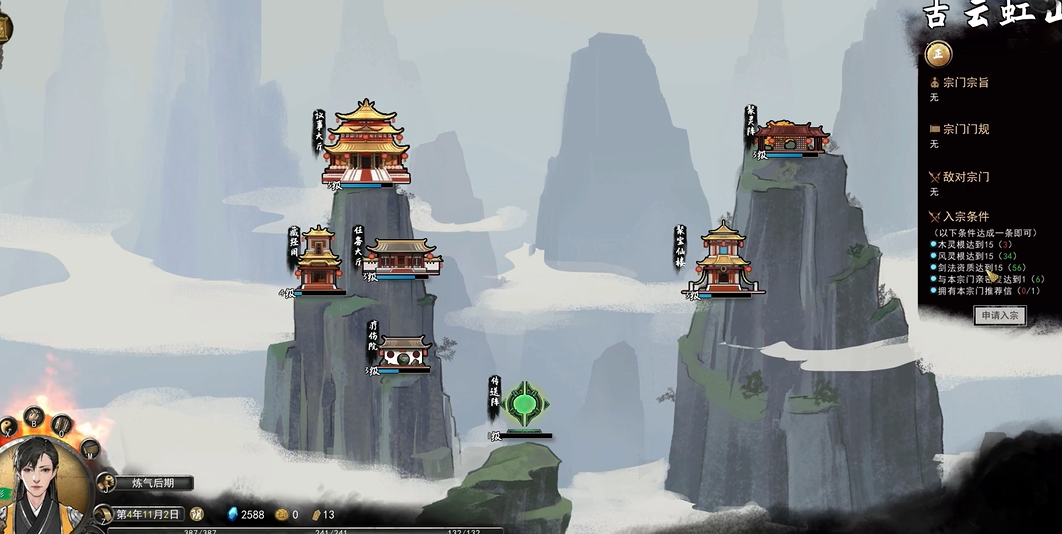Select the date display 第4年11月2日
The width and height of the screenshot is (1062, 534).
click(x=148, y=514)
